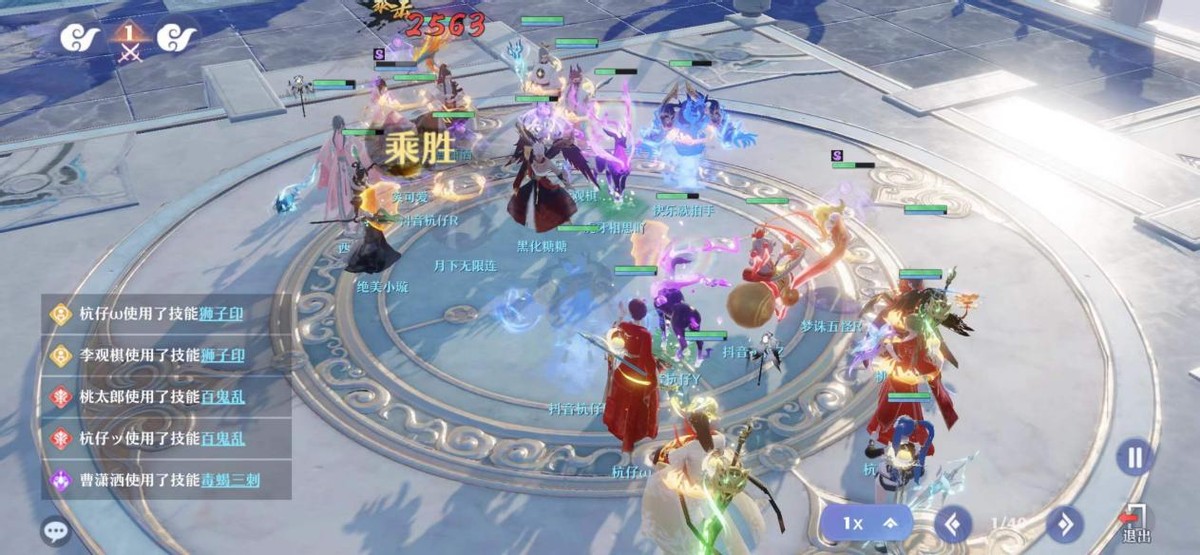
Task: Pause the battle replay
Action: tap(1134, 458)
